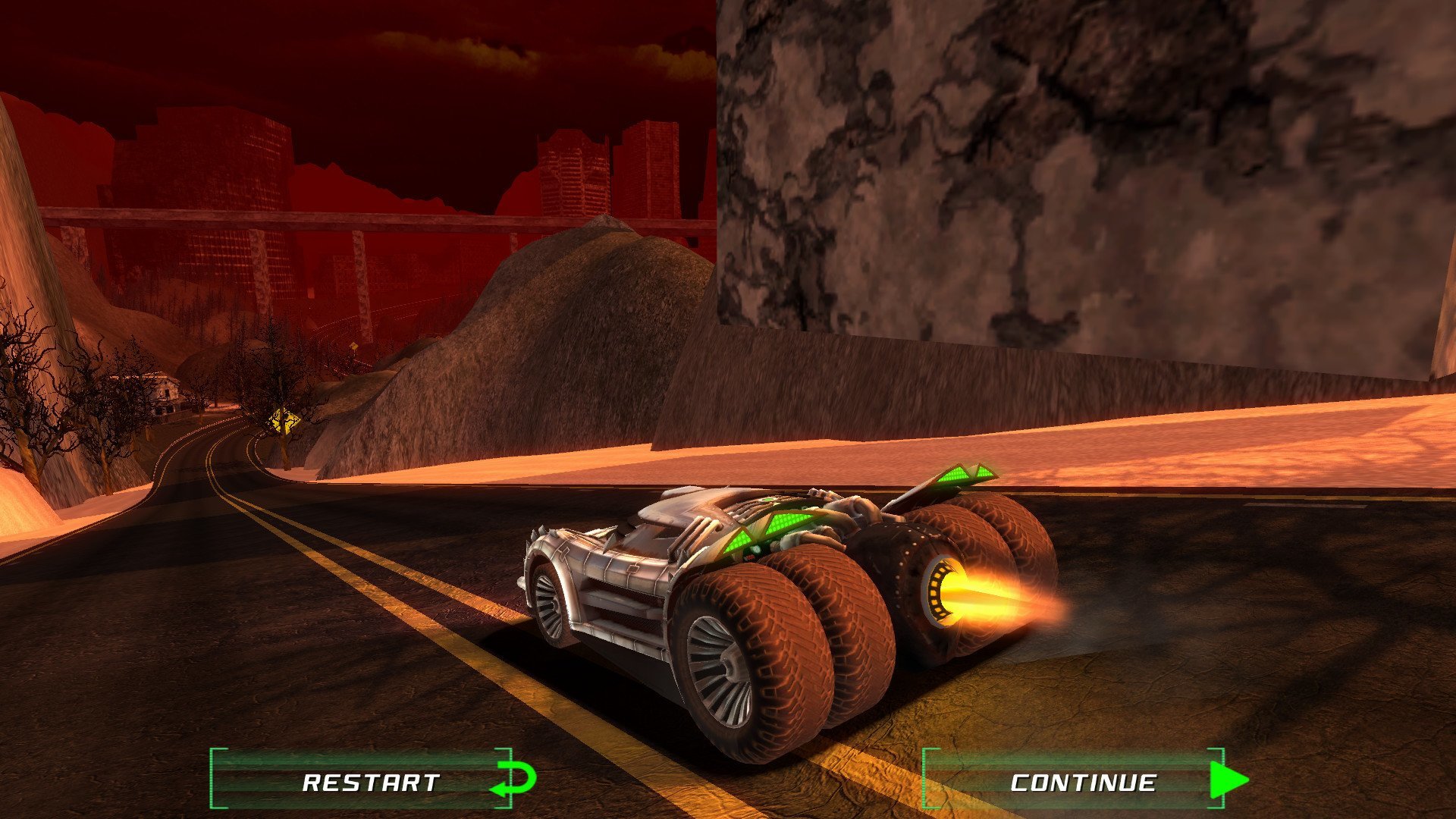Choose Continue to proceed
1456x819 pixels.
point(1083,781)
